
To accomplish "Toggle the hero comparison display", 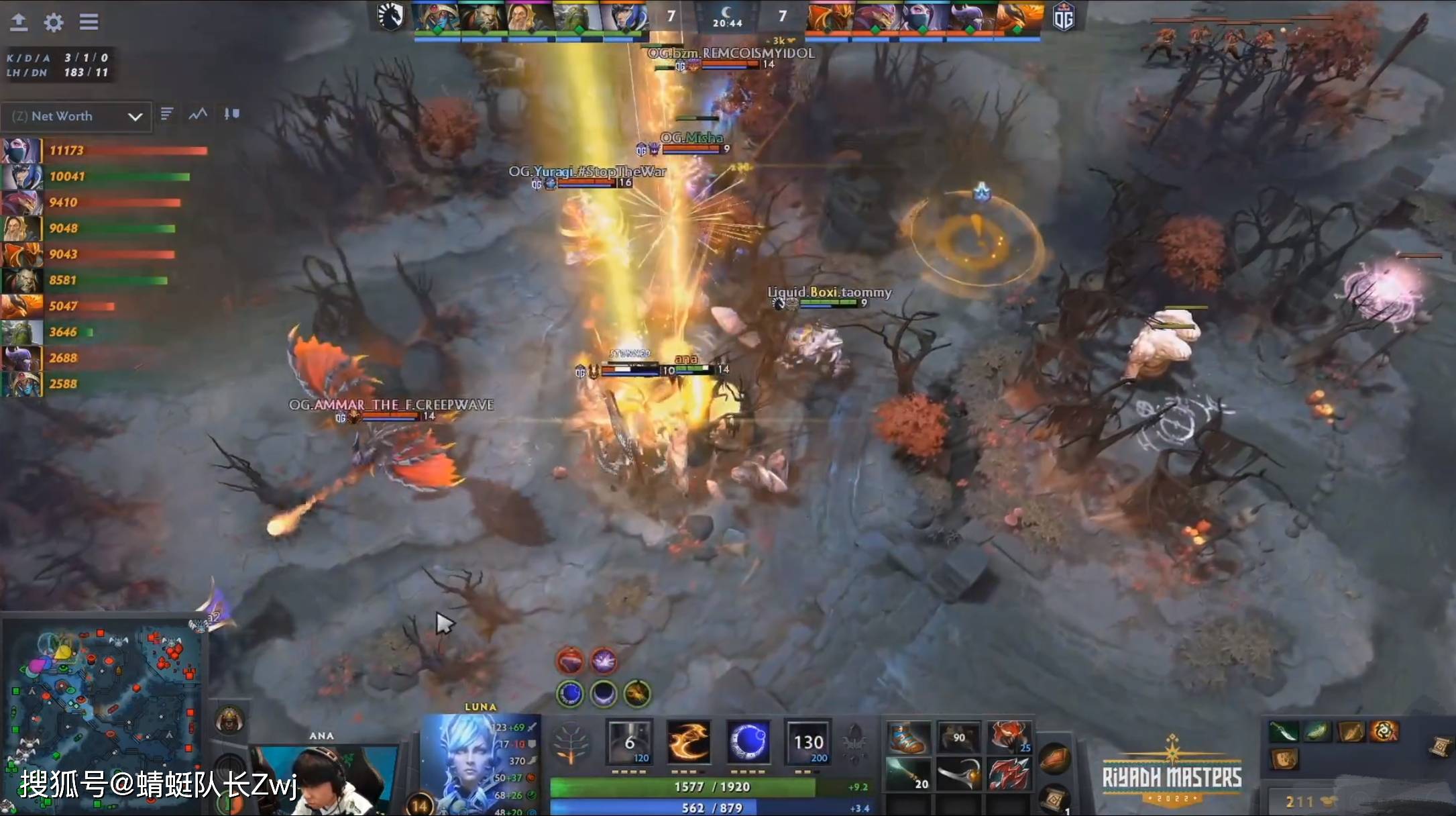I will point(231,114).
